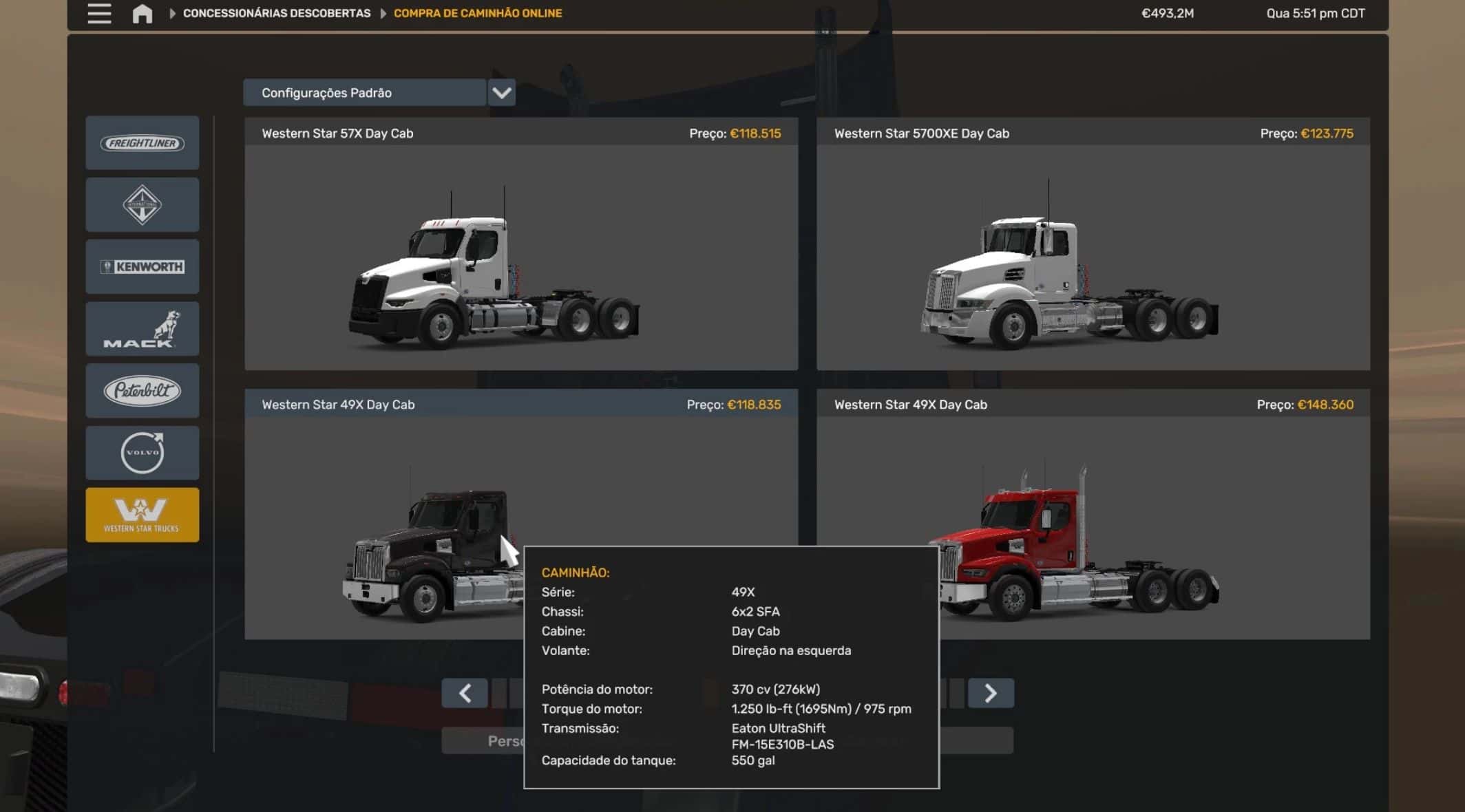Select the International brand tab
1465x812 pixels.
click(143, 205)
